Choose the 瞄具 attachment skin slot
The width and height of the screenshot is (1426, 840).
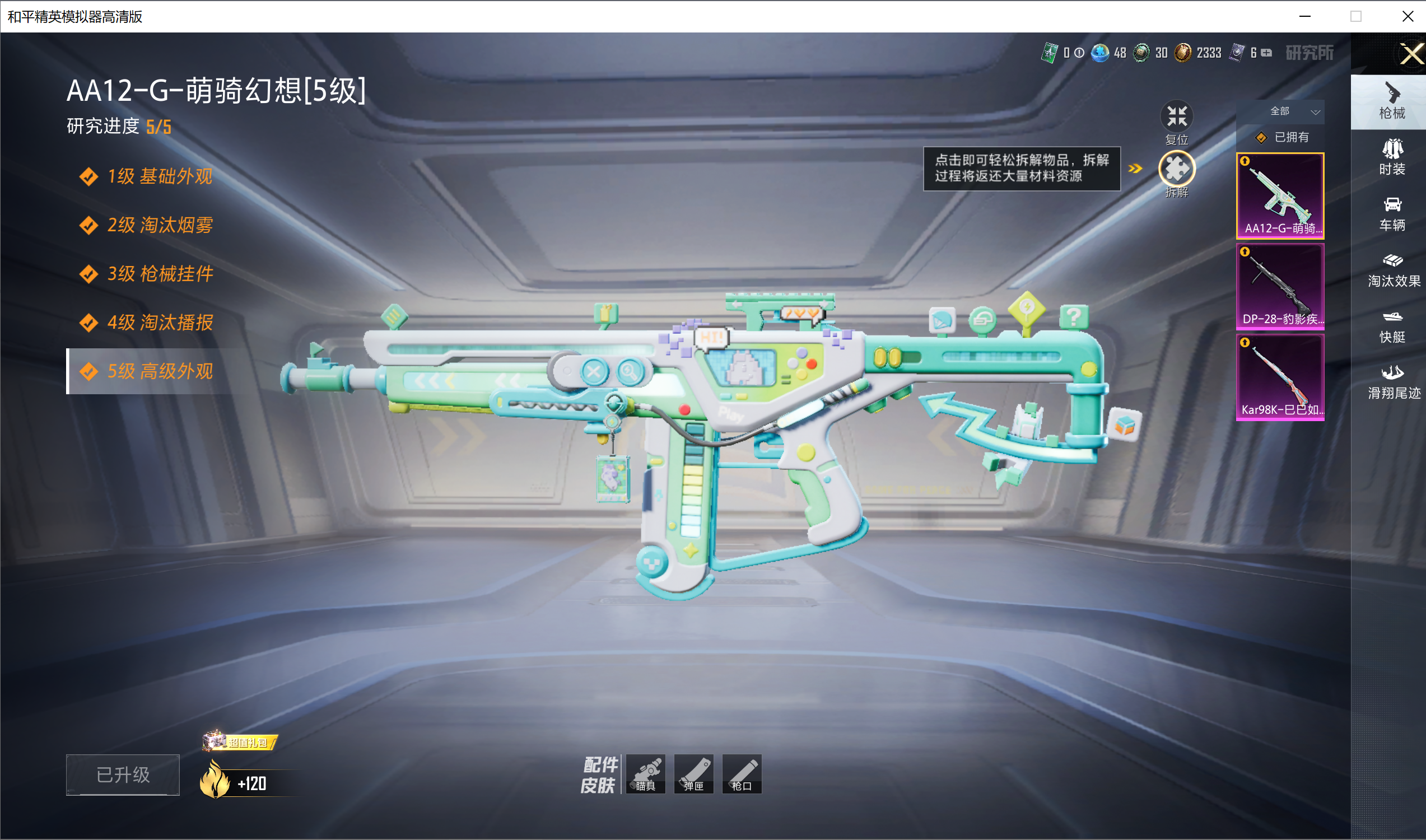click(645, 774)
